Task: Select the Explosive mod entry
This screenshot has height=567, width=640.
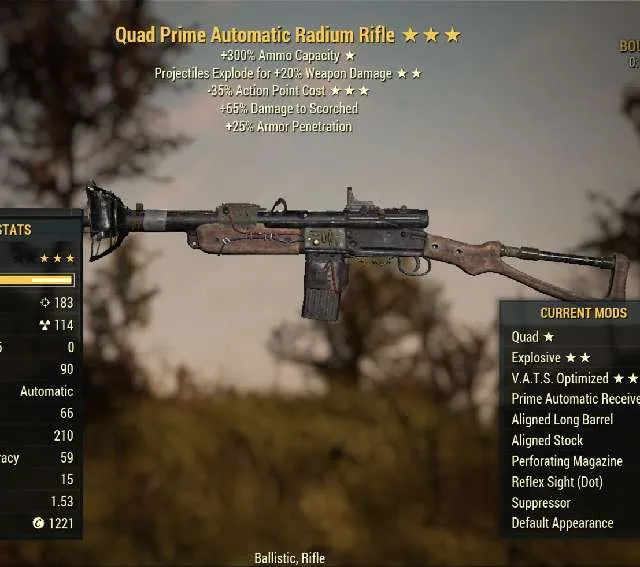Action: [550, 358]
